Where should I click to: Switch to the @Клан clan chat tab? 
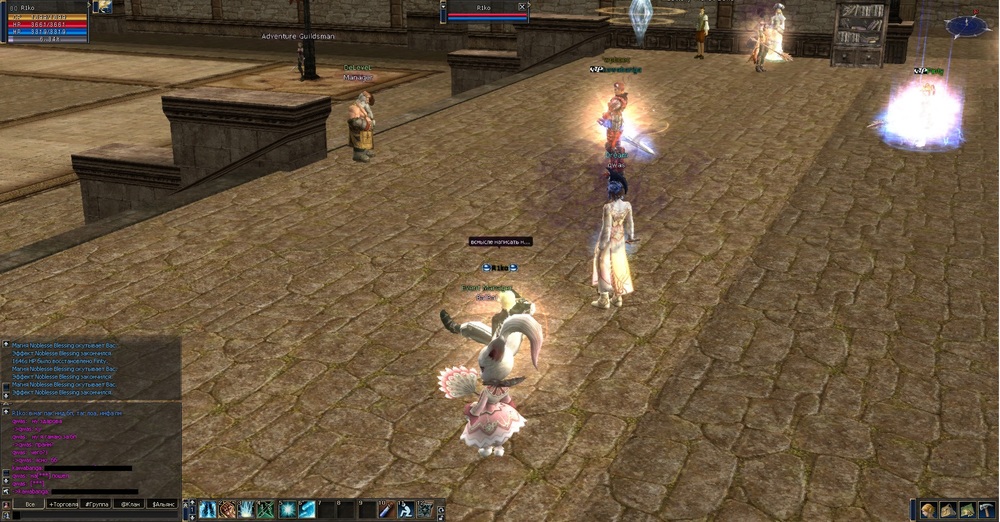click(130, 504)
